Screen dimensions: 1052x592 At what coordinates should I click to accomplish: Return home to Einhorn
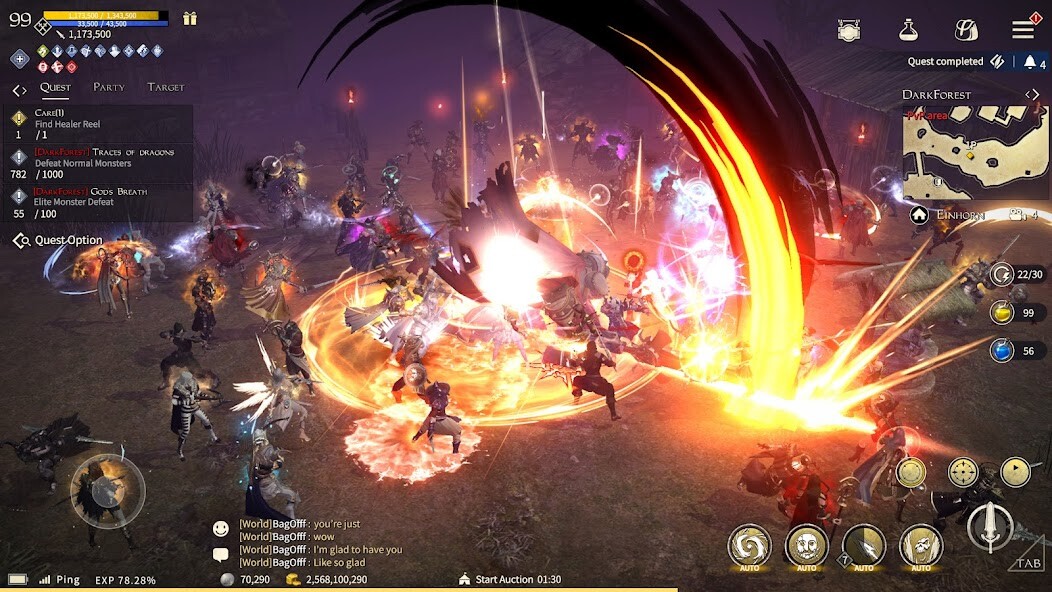pyautogui.click(x=920, y=215)
